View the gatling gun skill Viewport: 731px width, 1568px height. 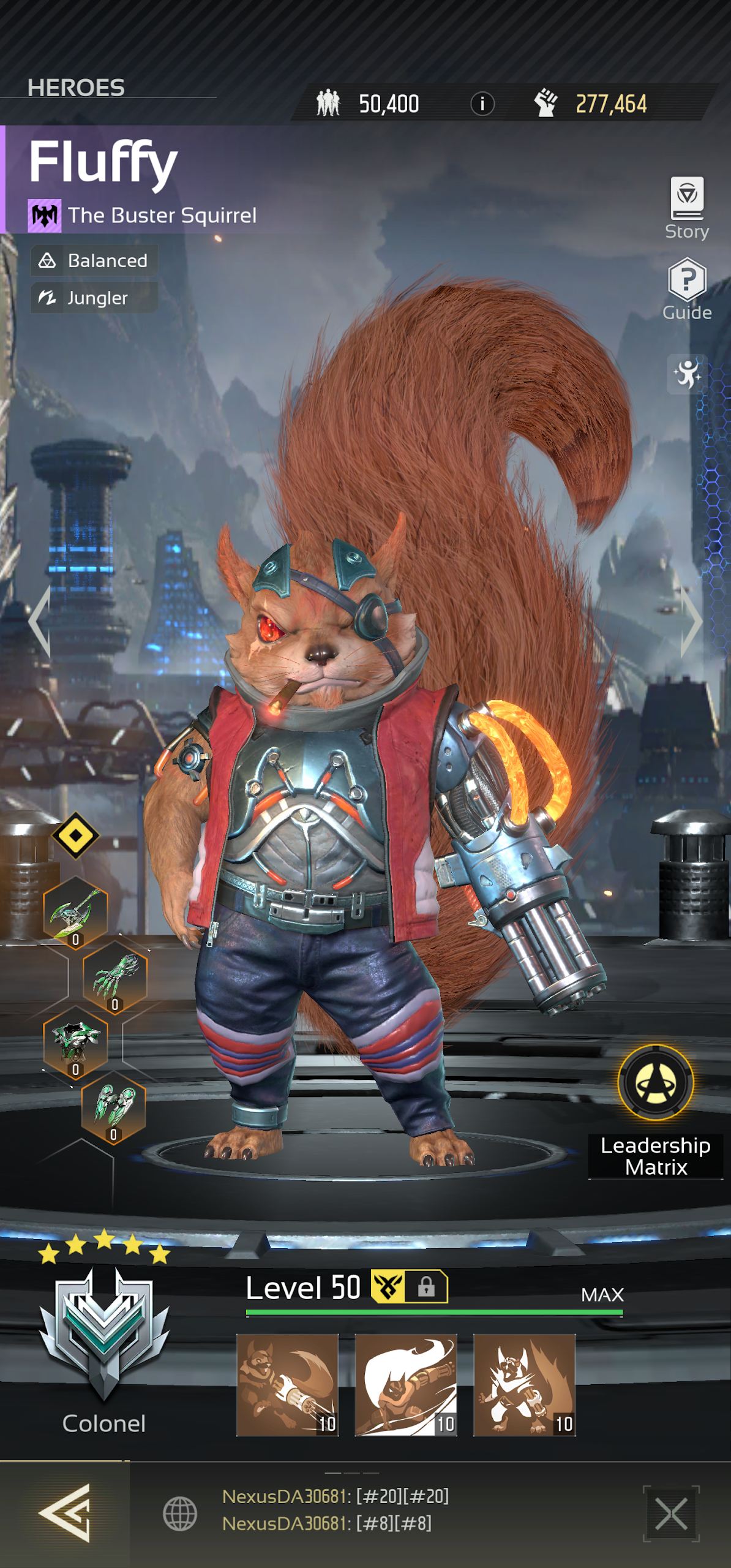click(x=287, y=1384)
